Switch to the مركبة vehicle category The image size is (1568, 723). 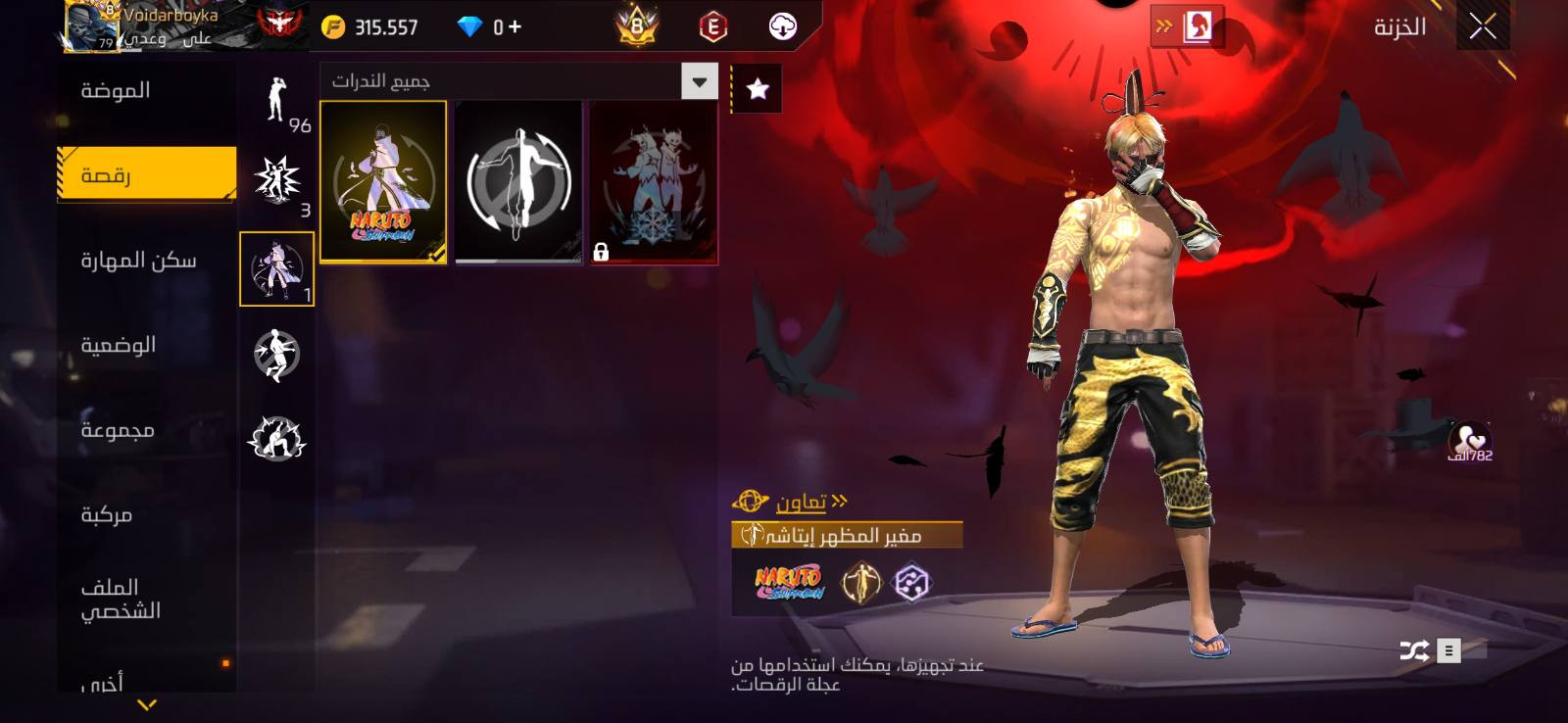106,514
